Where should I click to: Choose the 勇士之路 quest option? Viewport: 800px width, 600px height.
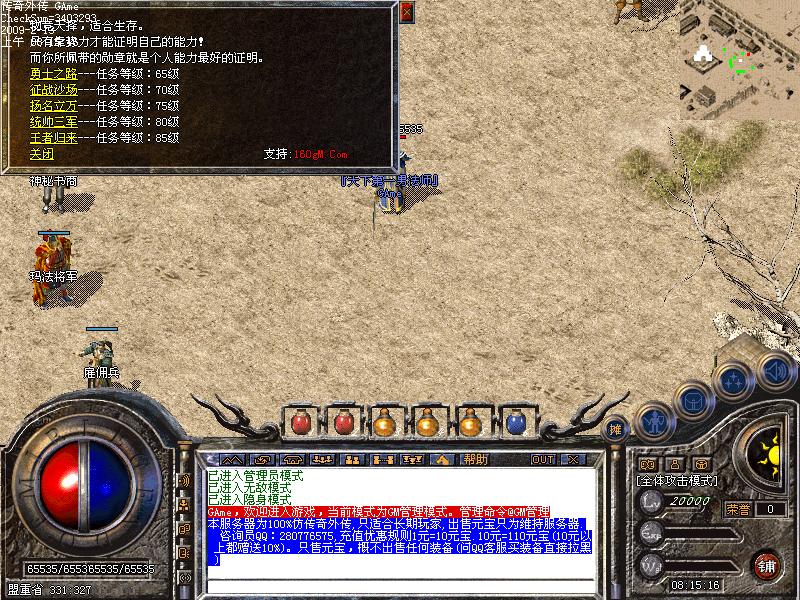click(x=54, y=73)
